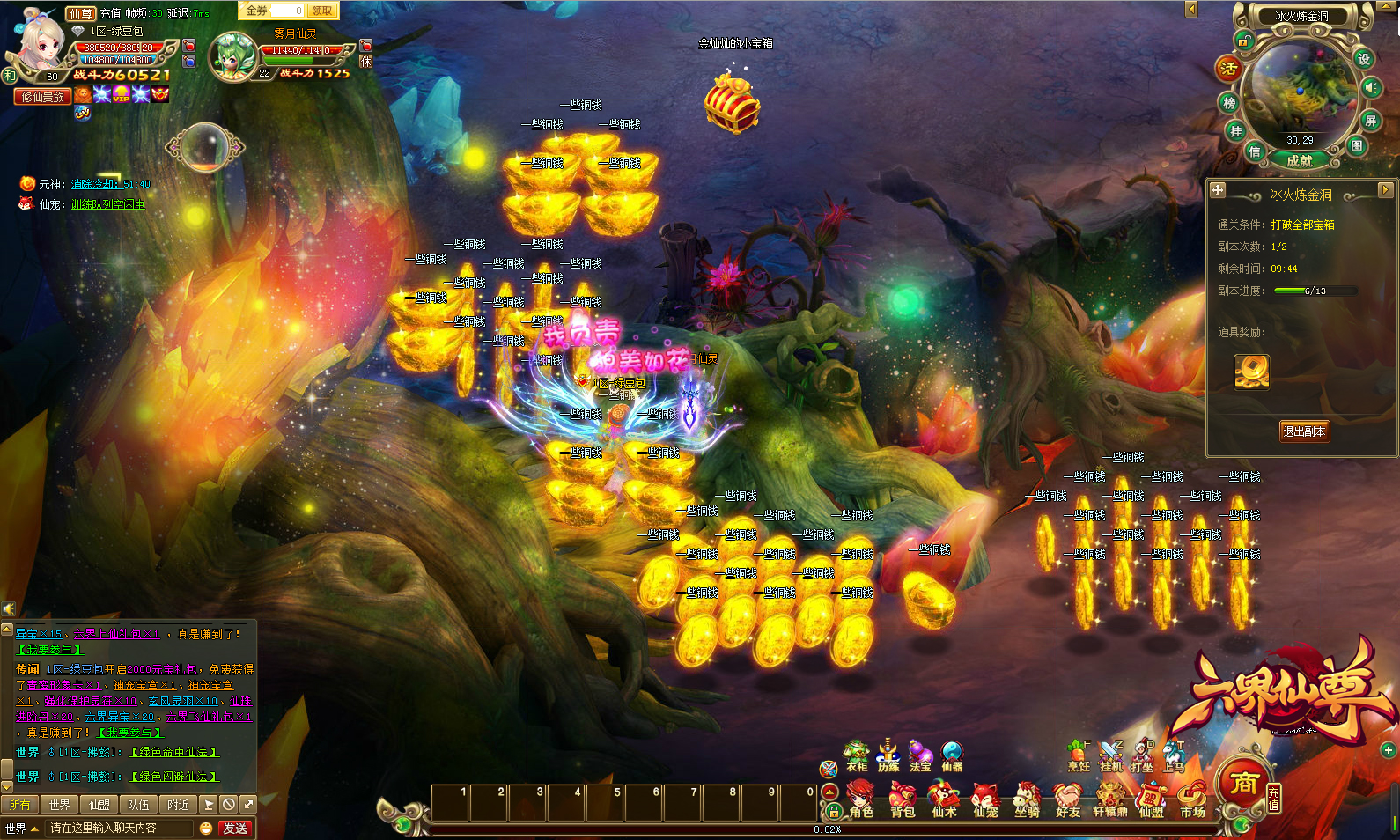Open the 坐骑 mount menu
This screenshot has width=1400, height=840.
1027,801
